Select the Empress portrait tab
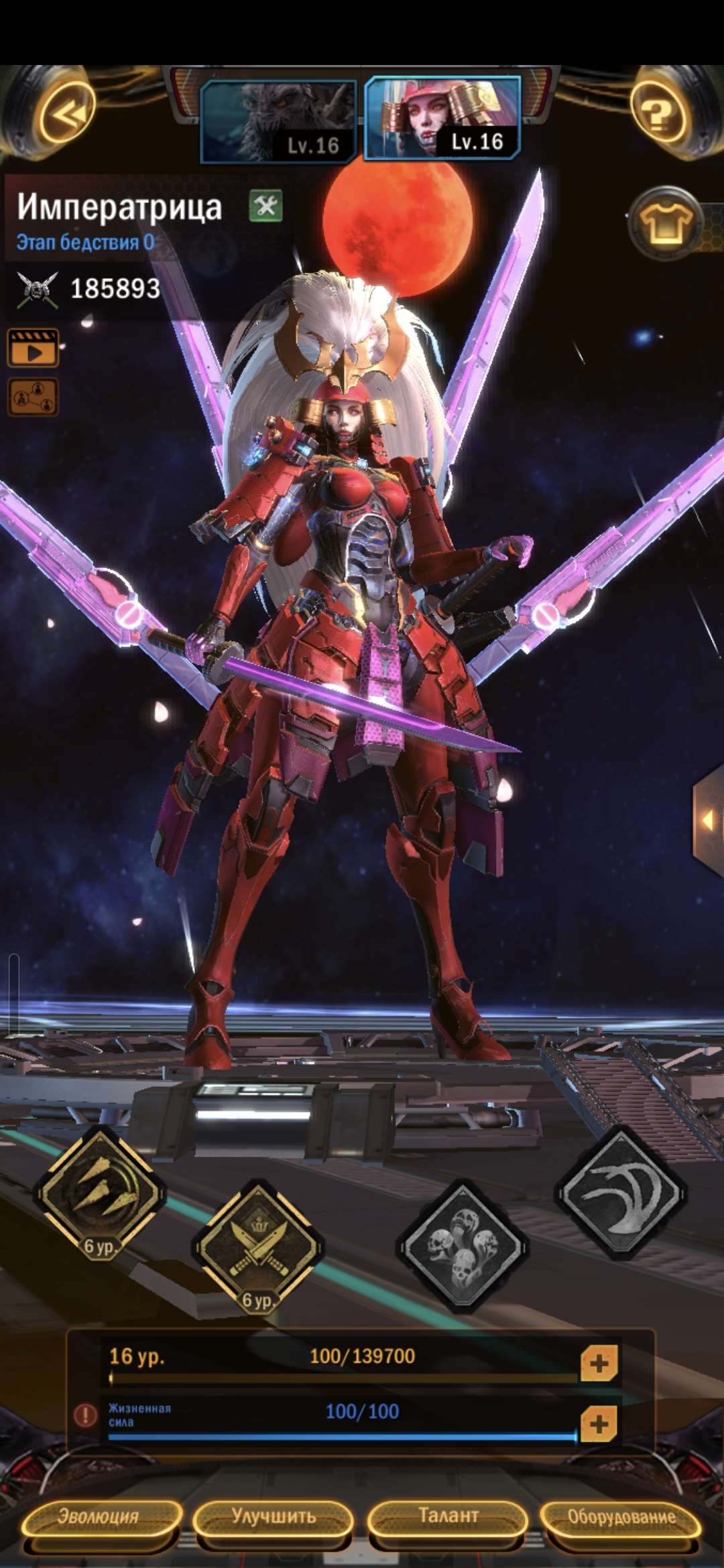The height and width of the screenshot is (1568, 724). (442, 118)
